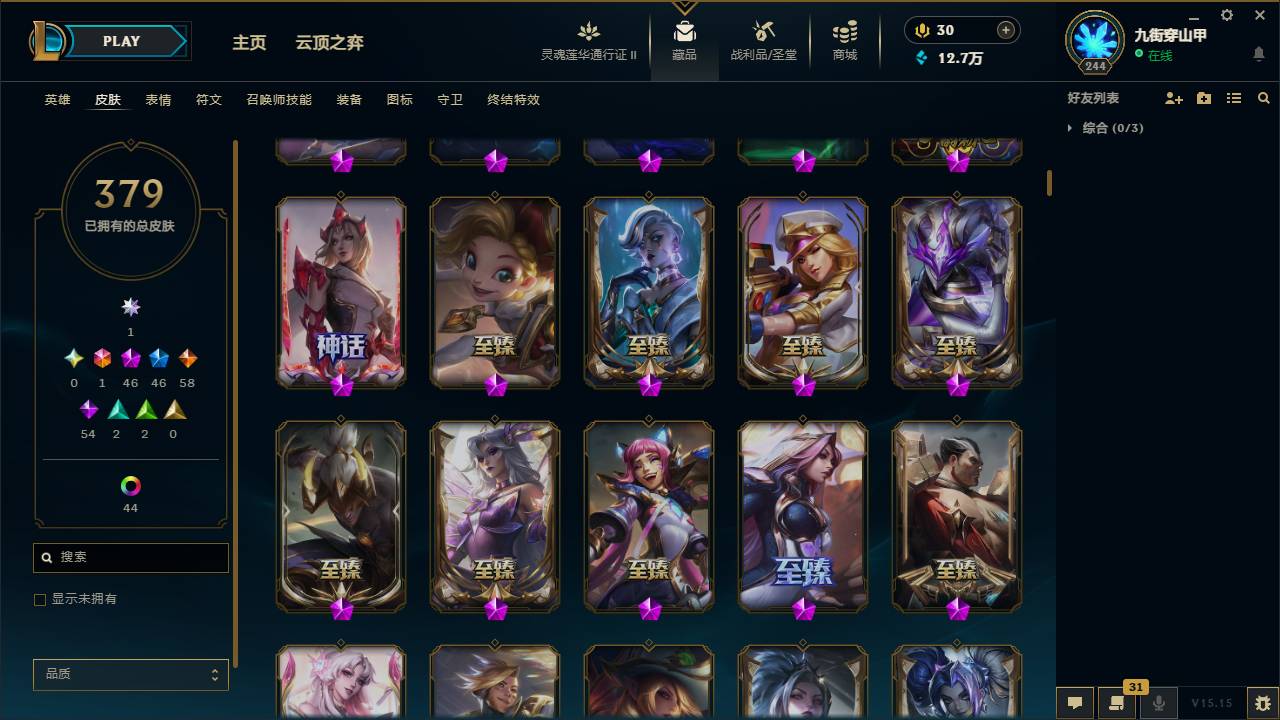Open the chat bubble icon
1280x720 pixels.
pos(1074,703)
